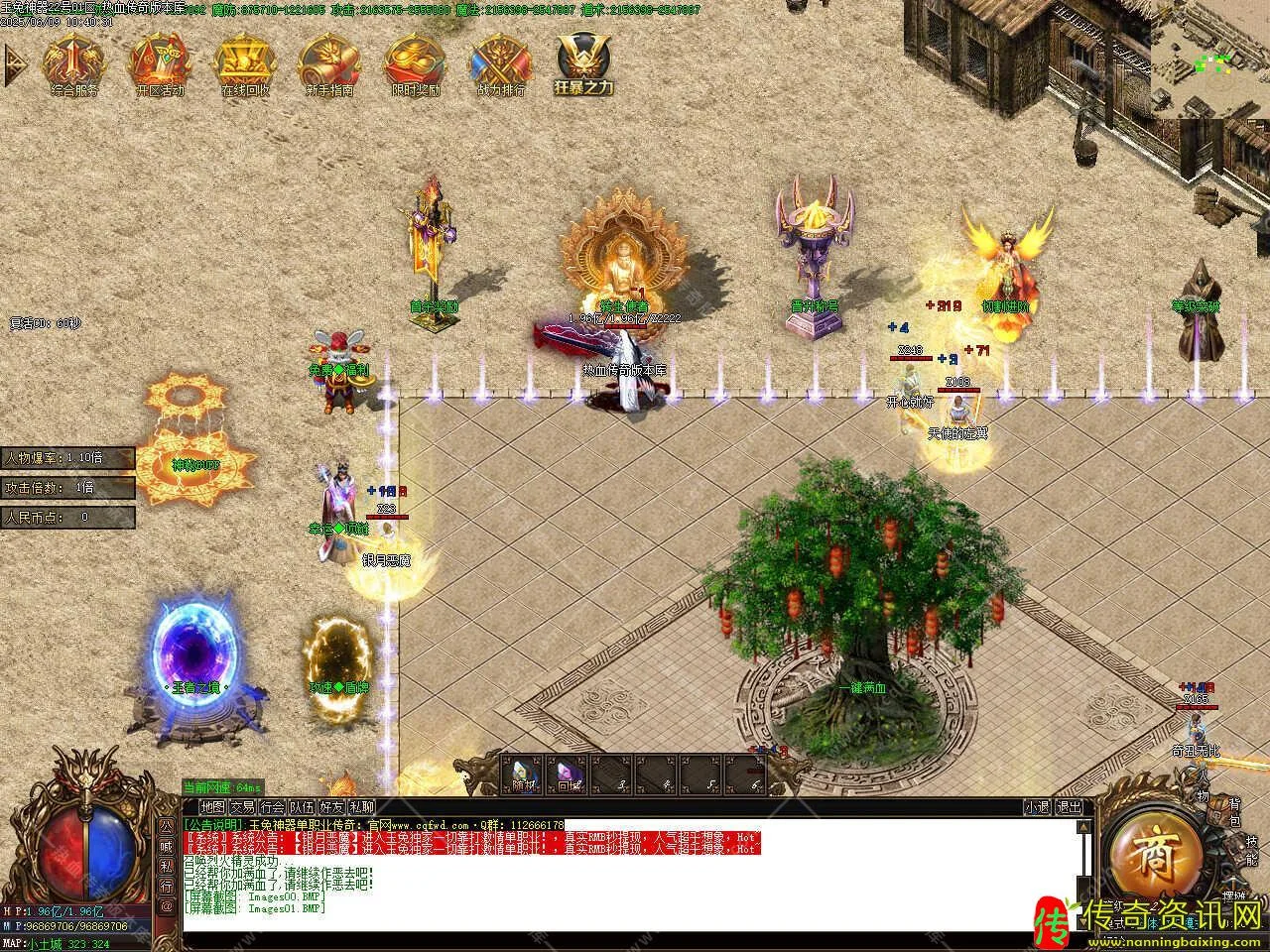
Task: Open the 交易 trade button
Action: point(242,807)
